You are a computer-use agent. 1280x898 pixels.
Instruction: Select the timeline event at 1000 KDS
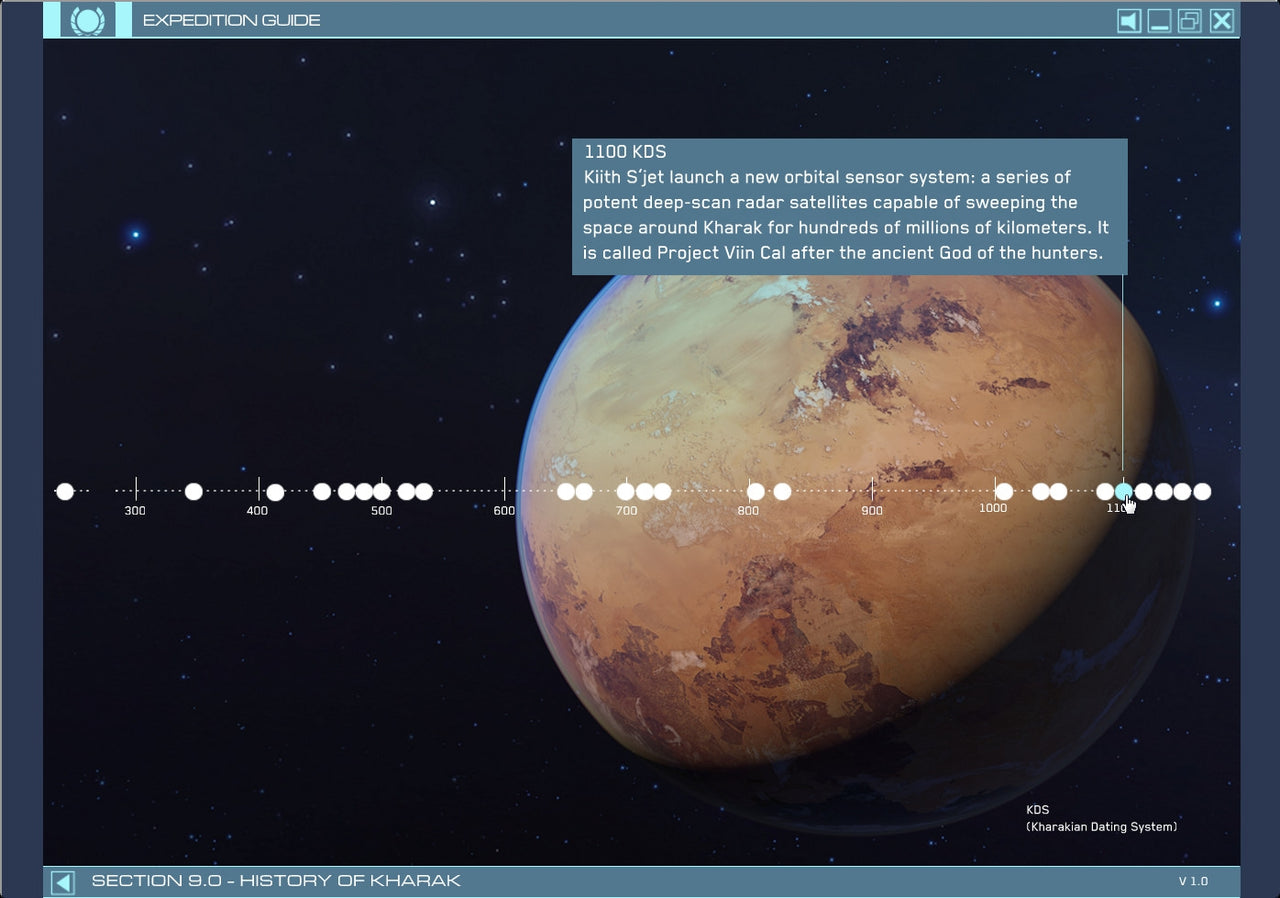pyautogui.click(x=1004, y=491)
